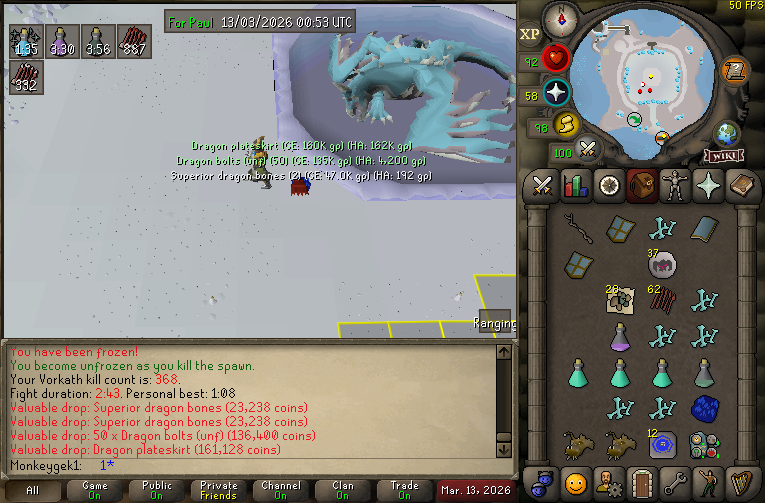Show the Worn Equipment tab
This screenshot has width=765, height=503.
[x=674, y=186]
